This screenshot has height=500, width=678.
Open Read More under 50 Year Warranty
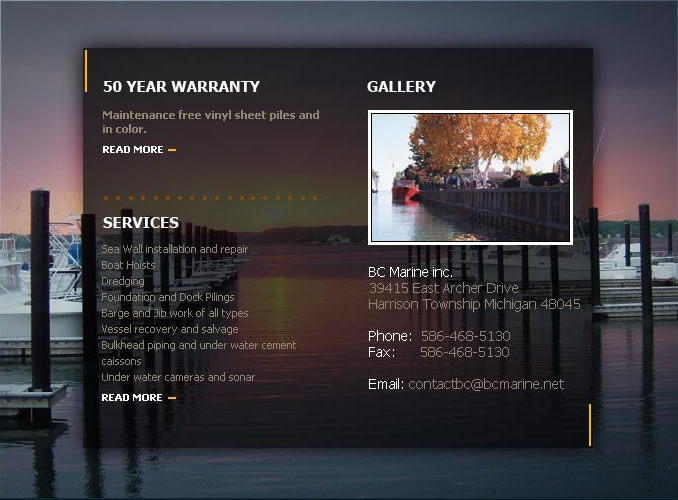[133, 150]
